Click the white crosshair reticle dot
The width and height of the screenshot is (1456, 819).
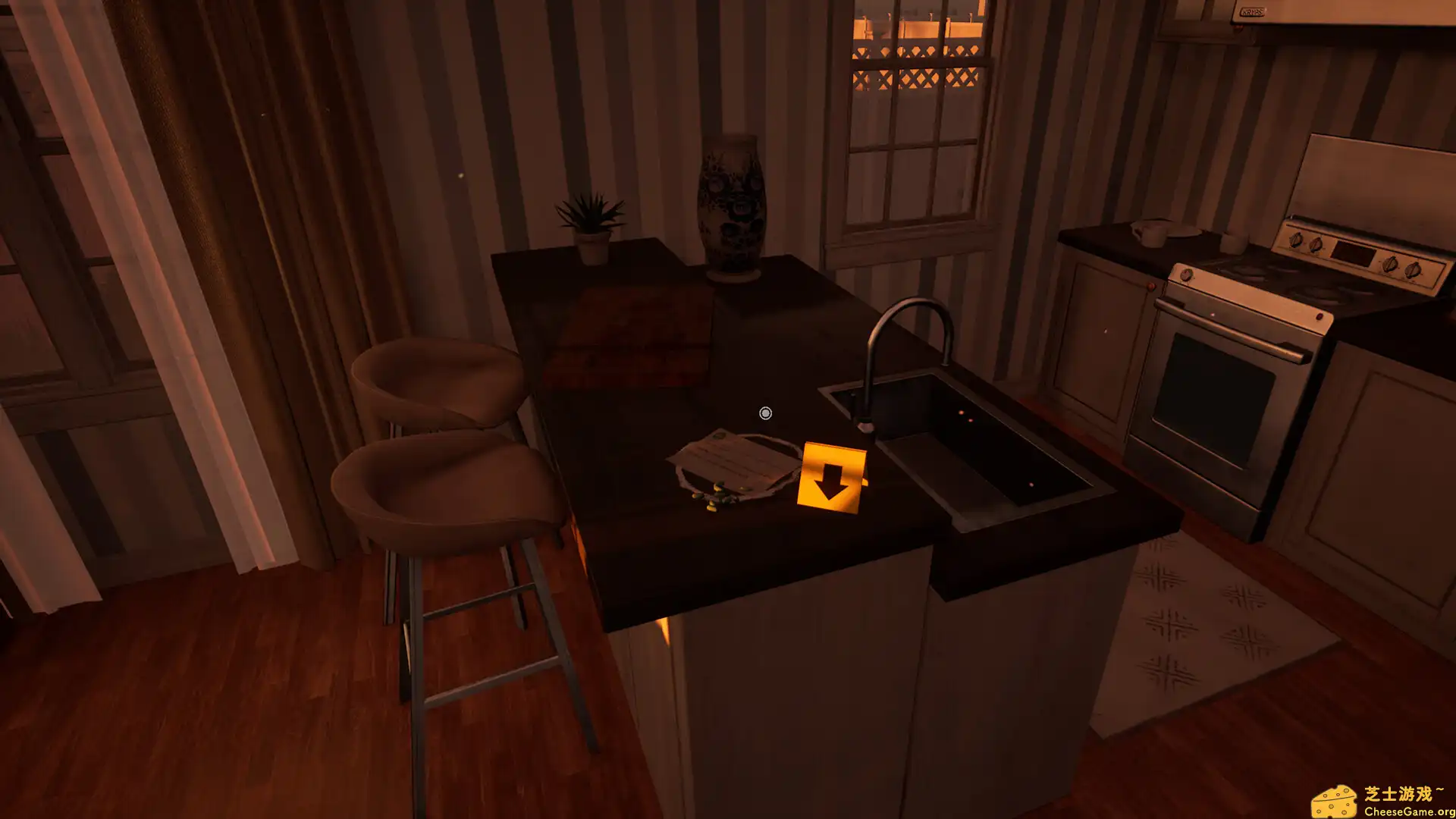(x=764, y=414)
